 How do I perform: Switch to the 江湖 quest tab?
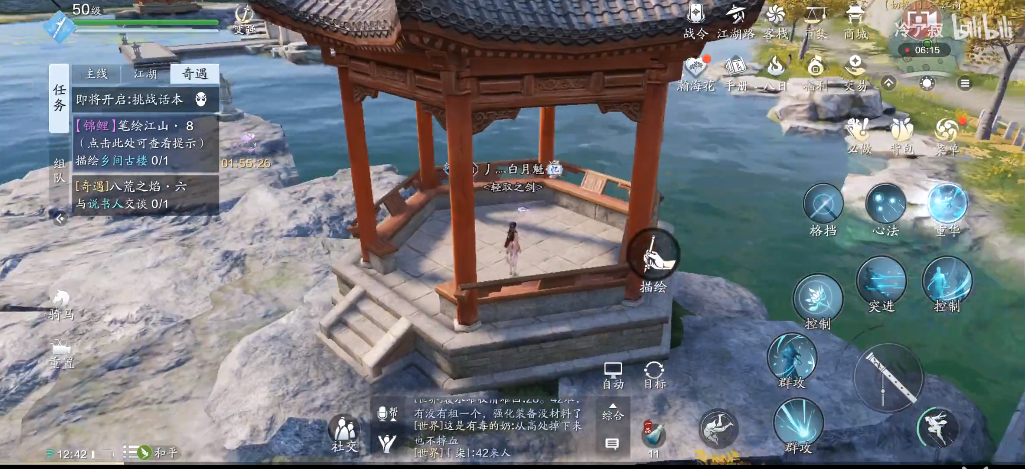click(144, 74)
